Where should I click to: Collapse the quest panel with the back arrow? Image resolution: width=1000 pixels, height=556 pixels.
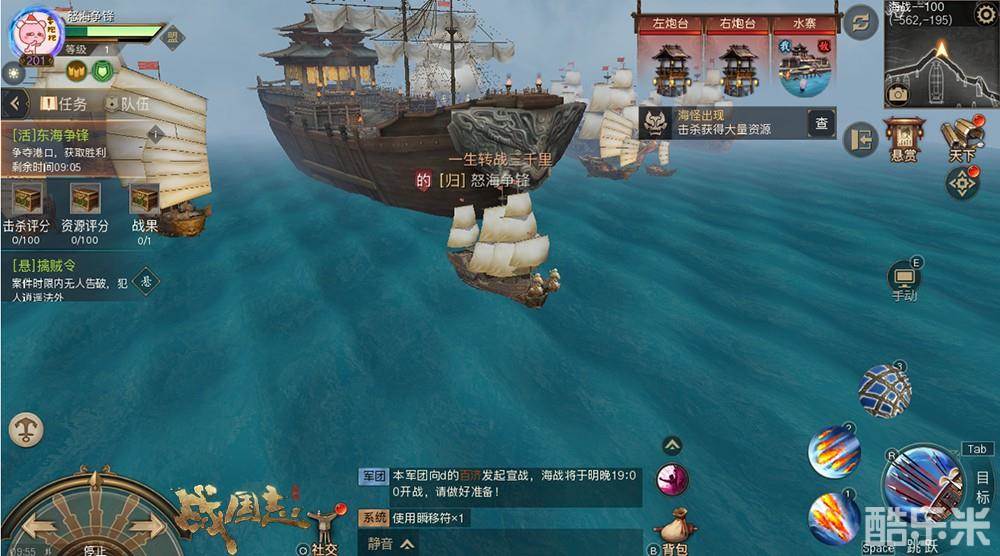pos(14,103)
